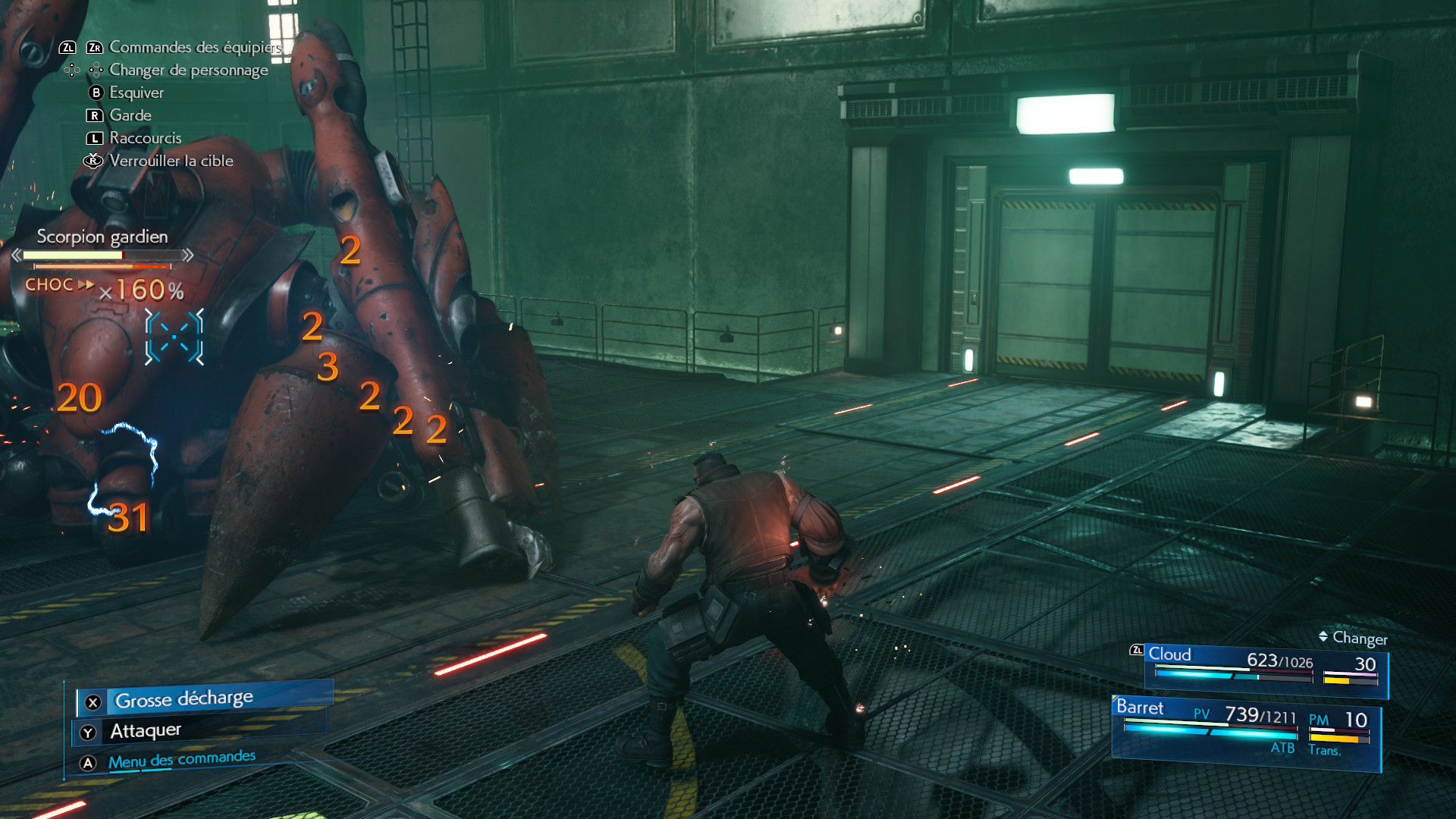The height and width of the screenshot is (819, 1456).
Task: Click the Scorpion gardien target lock reticle
Action: 174,337
